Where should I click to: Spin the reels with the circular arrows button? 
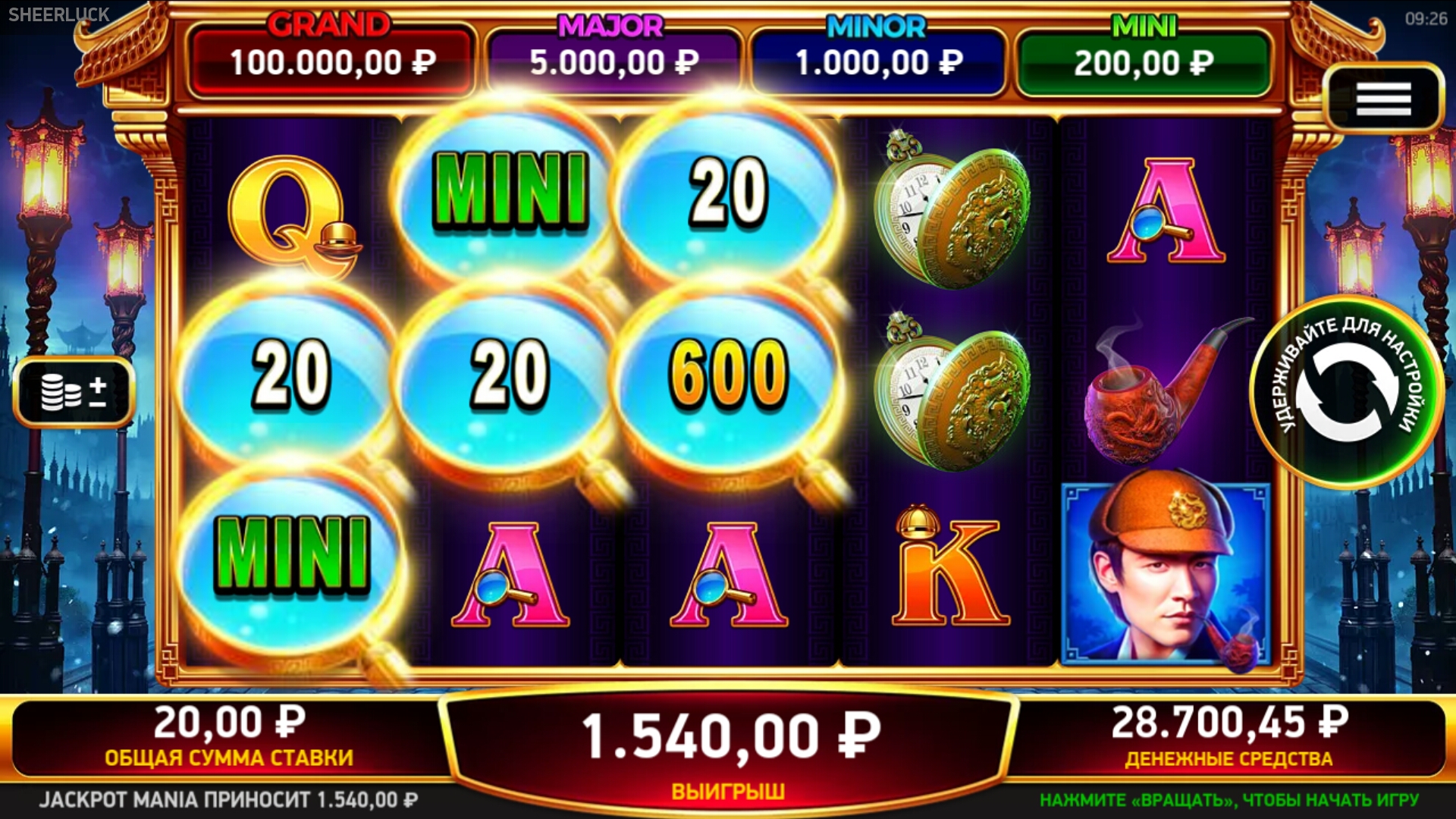(1347, 391)
